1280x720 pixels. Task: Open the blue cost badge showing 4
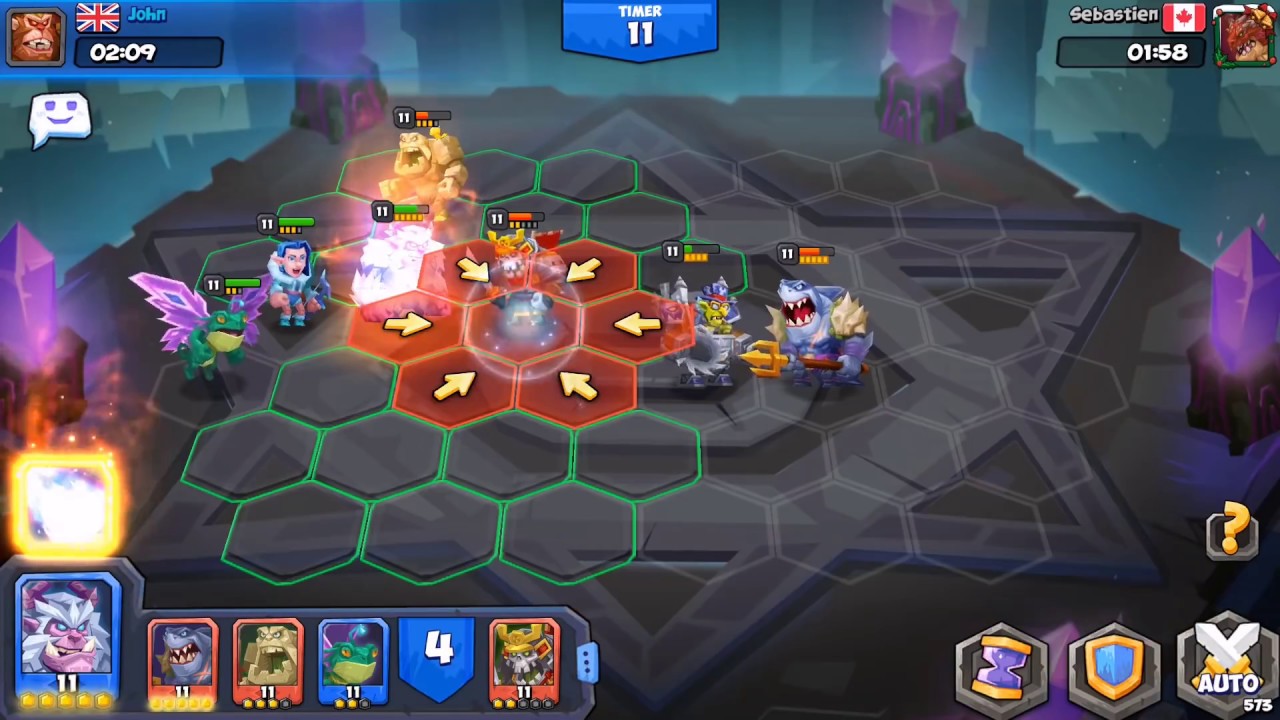[437, 650]
